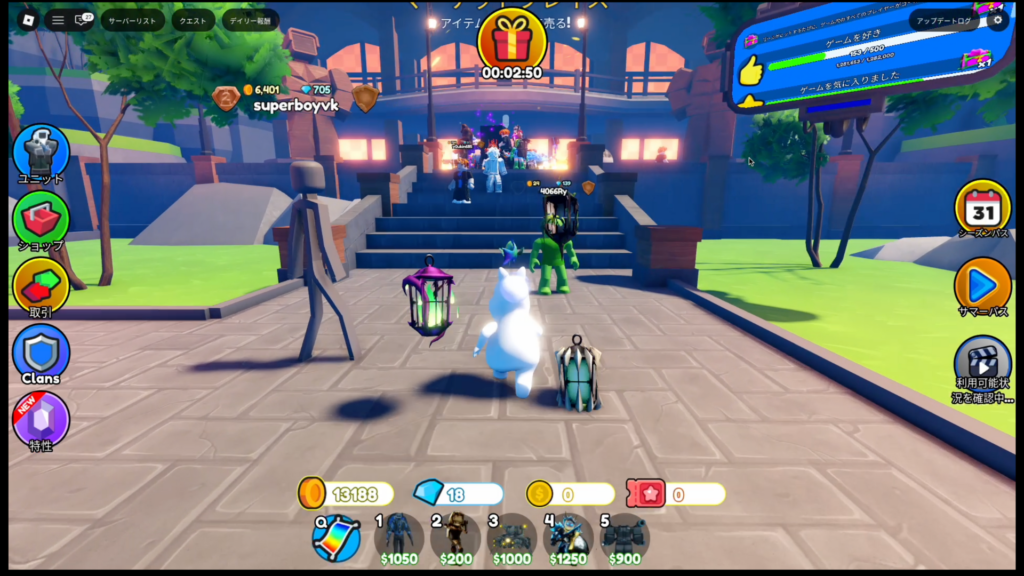Image resolution: width=1024 pixels, height=576 pixels.
Task: Open the Clans shield menu
Action: [41, 352]
